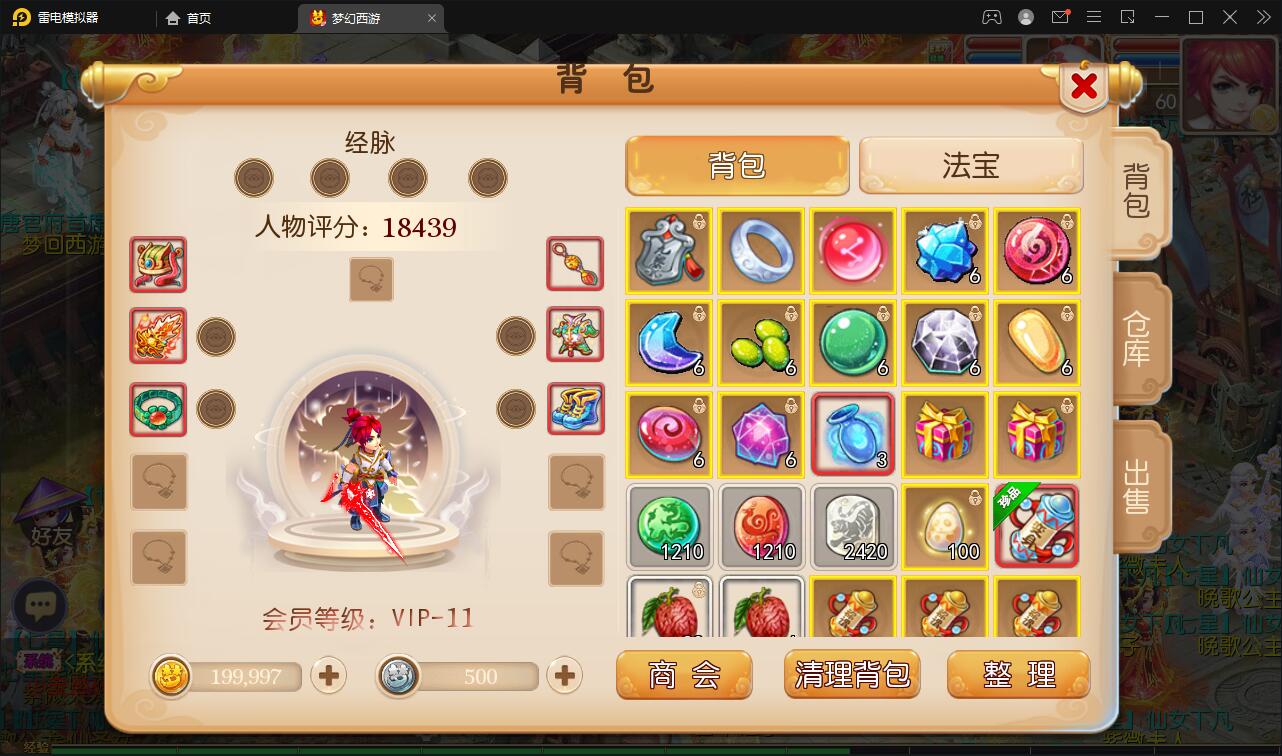Select the 珍品 transformation scroll item

pyautogui.click(x=1037, y=526)
